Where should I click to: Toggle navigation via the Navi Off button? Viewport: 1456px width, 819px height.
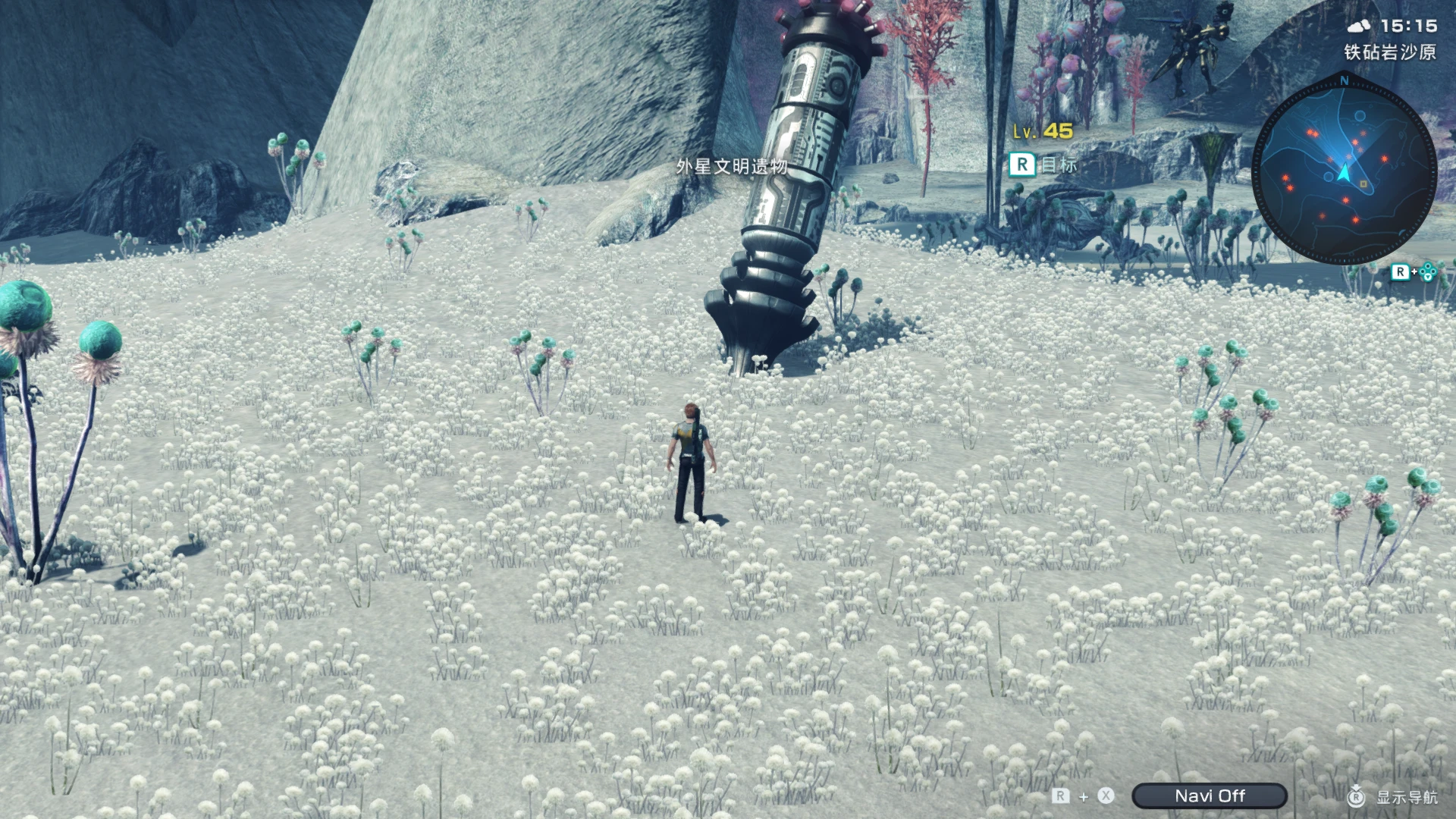[x=1210, y=795]
